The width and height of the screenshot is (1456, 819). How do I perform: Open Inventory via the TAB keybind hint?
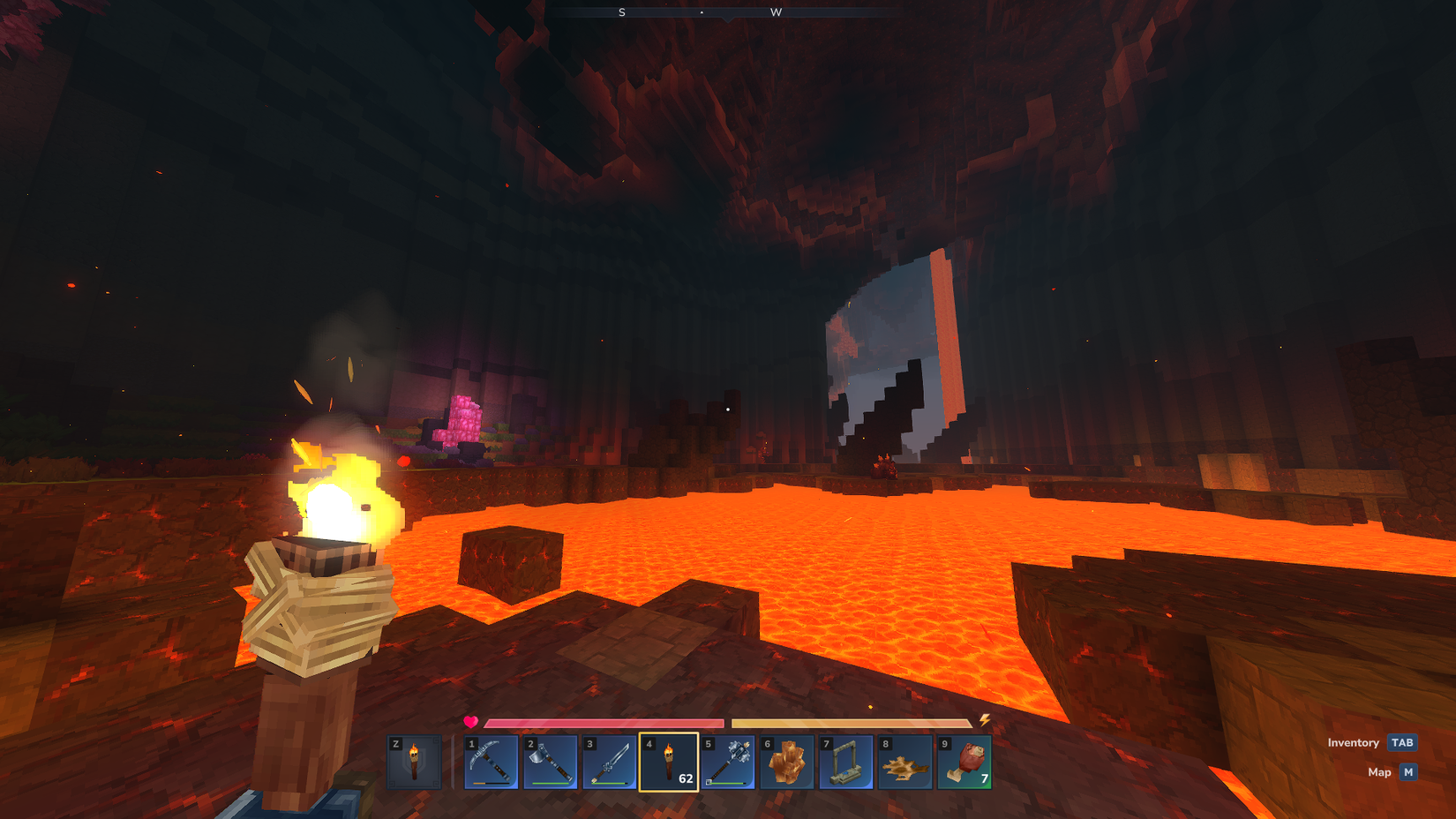click(1400, 742)
